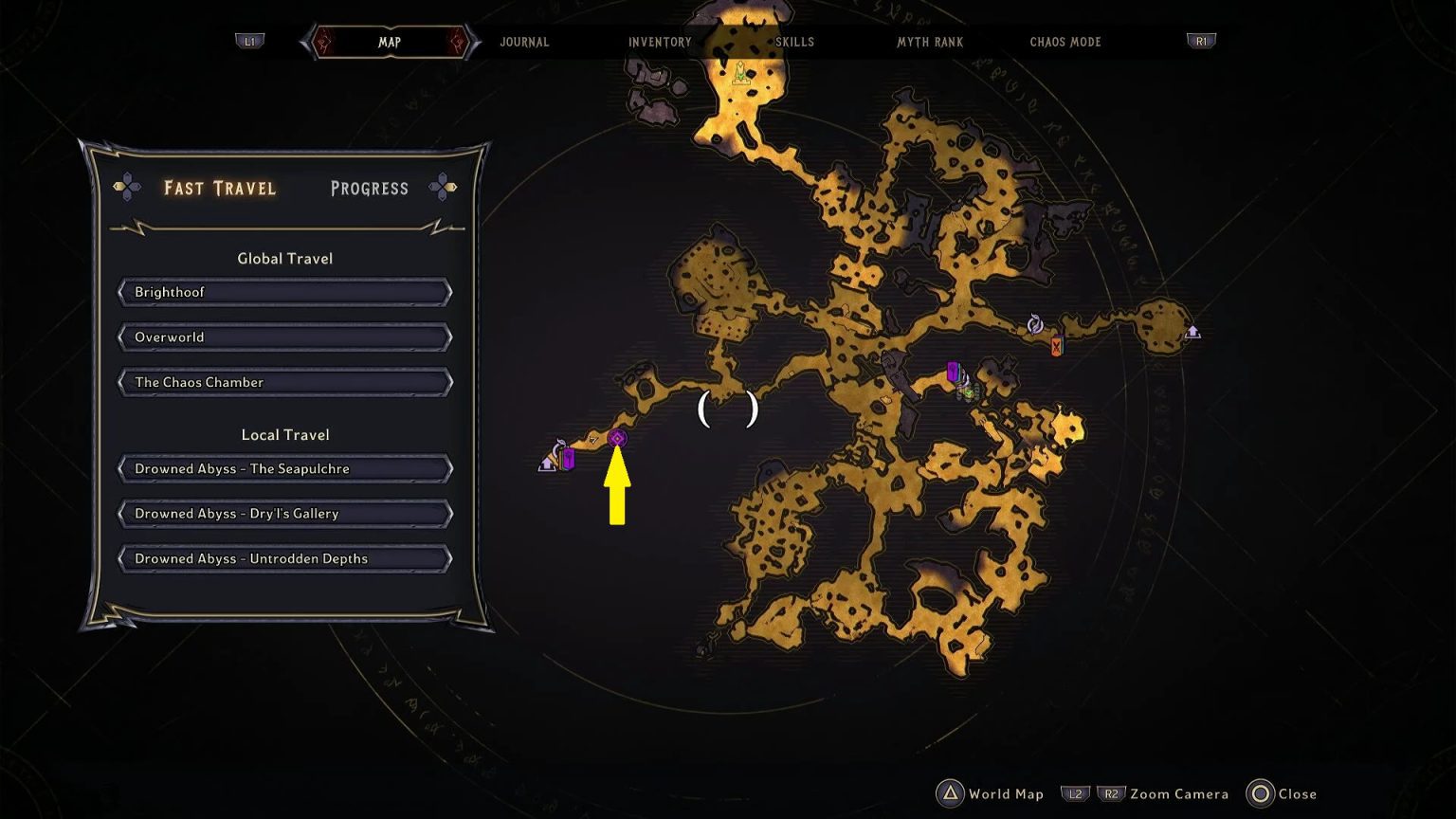Image resolution: width=1456 pixels, height=819 pixels.
Task: Click the white exit arrow at the far right of the map
Action: 1192,333
